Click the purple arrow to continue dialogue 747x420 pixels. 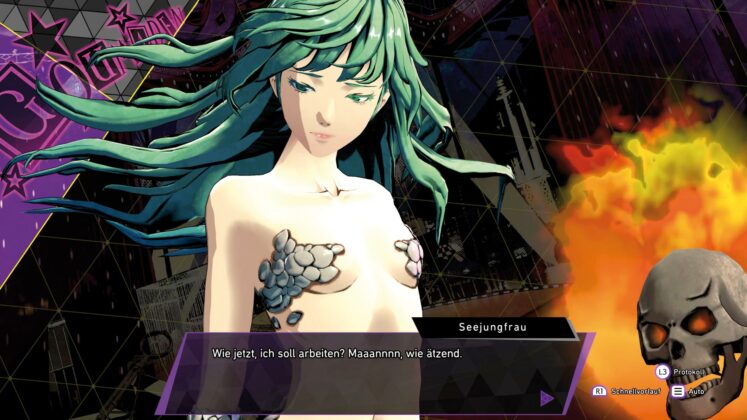(x=547, y=397)
